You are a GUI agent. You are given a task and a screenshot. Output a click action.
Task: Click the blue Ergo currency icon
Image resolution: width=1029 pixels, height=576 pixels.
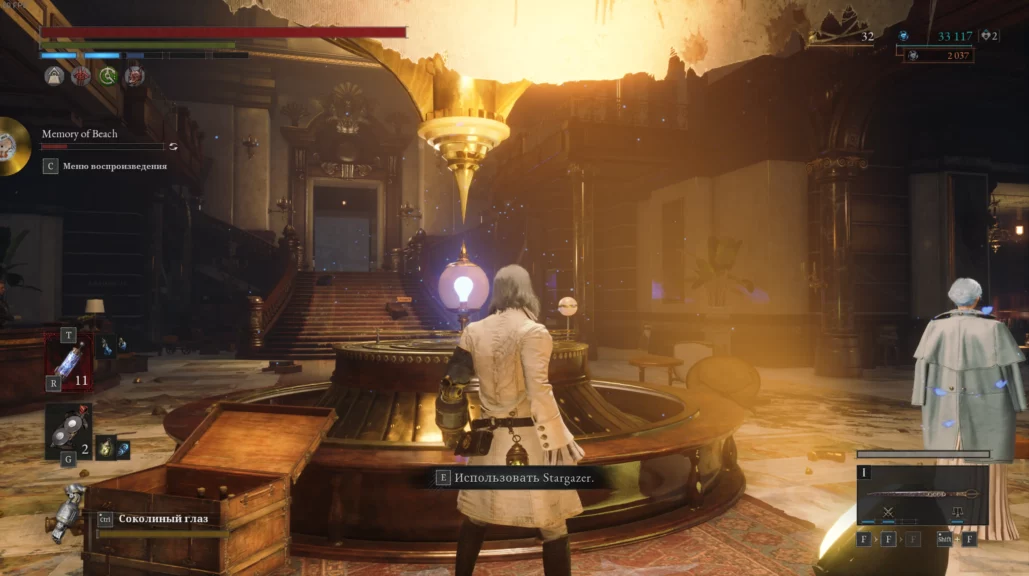pyautogui.click(x=903, y=36)
